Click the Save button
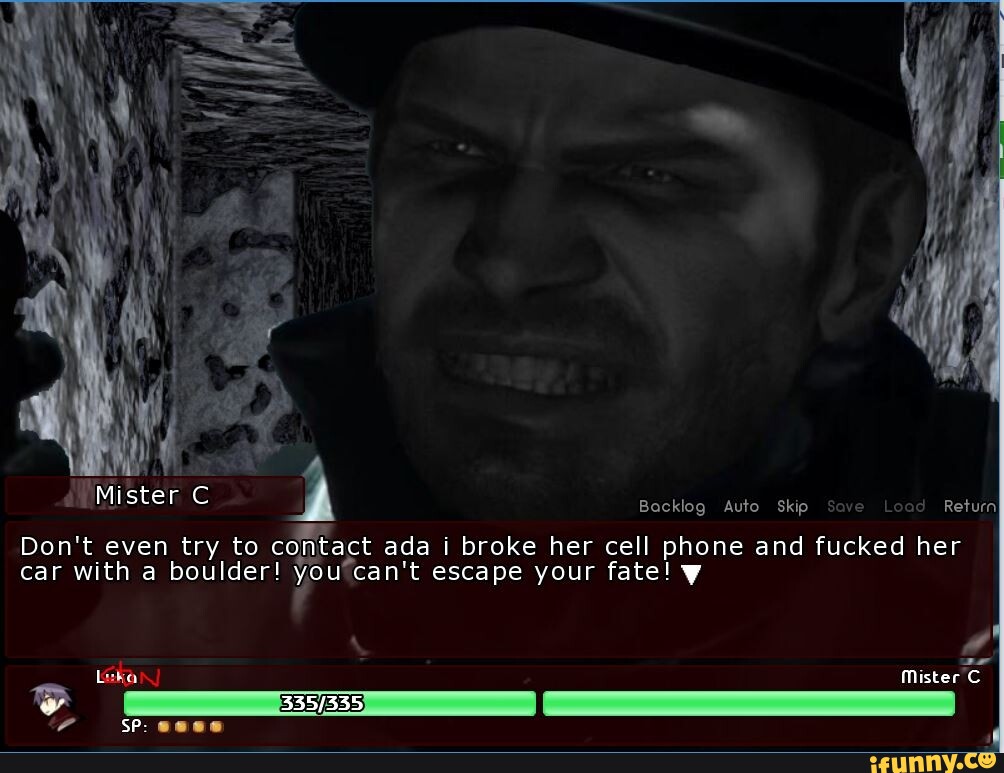Image resolution: width=1004 pixels, height=773 pixels. pyautogui.click(x=845, y=507)
